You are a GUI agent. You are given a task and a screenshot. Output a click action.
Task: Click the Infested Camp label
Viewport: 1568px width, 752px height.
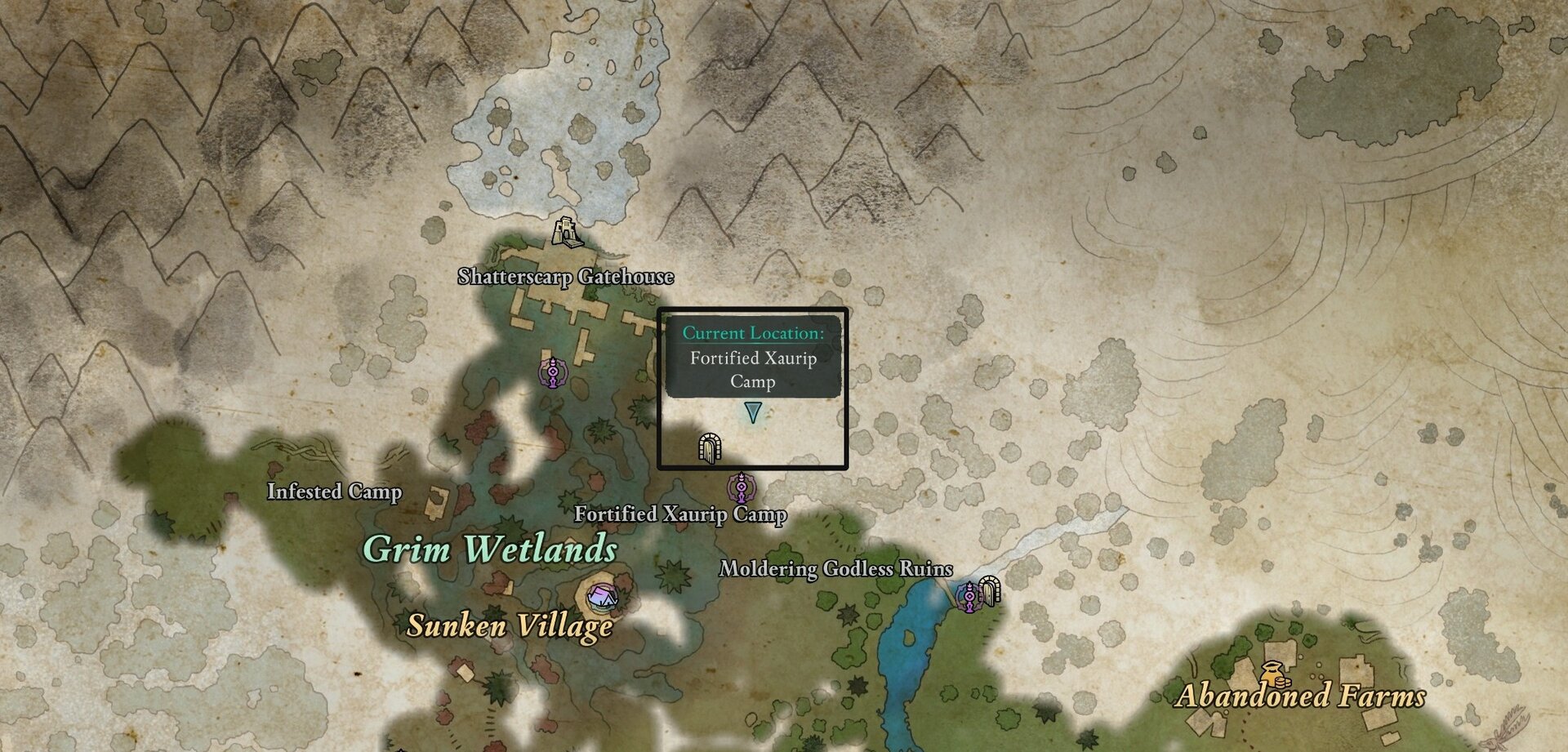335,491
